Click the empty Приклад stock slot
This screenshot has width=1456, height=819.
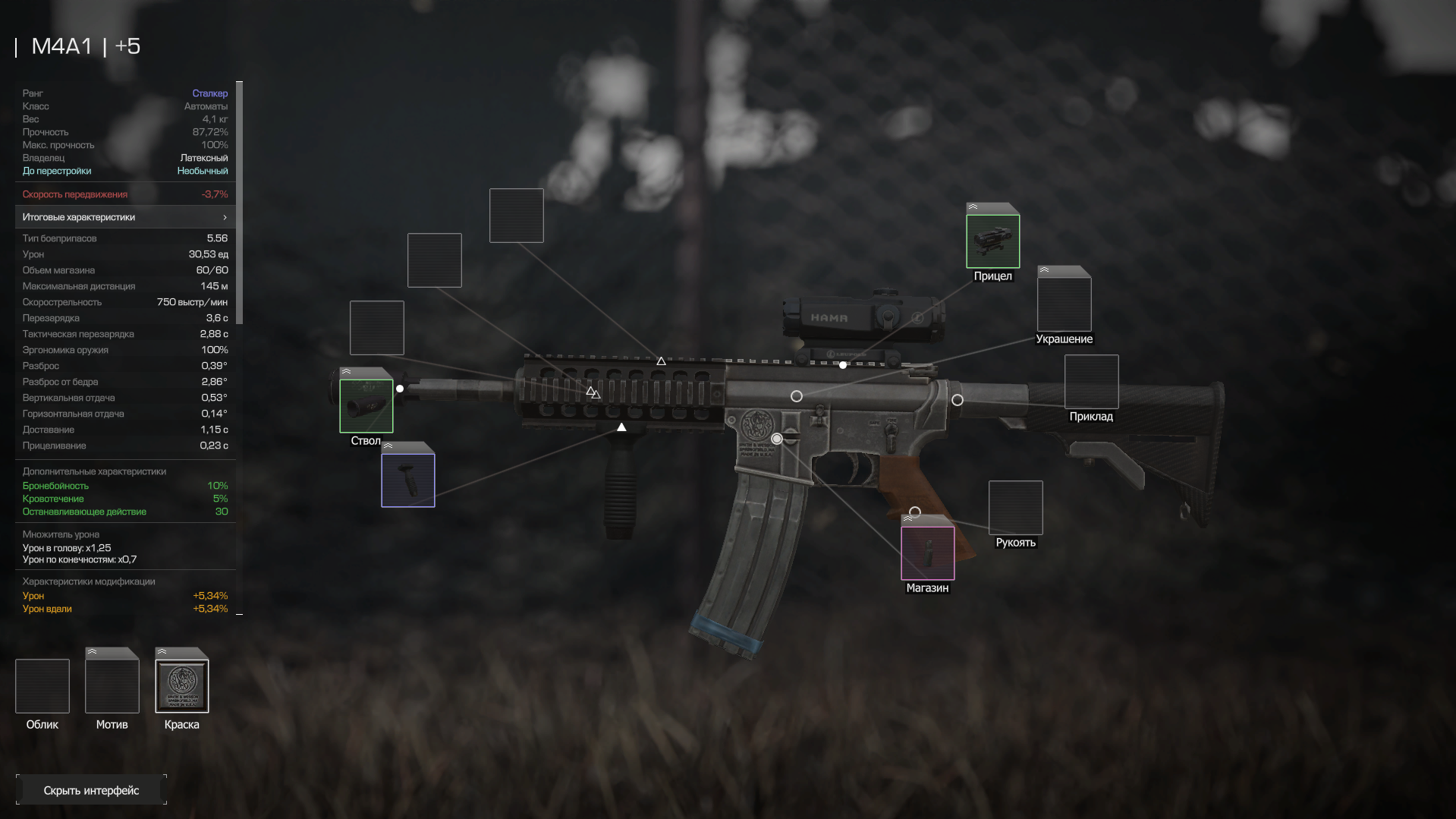click(x=1091, y=382)
